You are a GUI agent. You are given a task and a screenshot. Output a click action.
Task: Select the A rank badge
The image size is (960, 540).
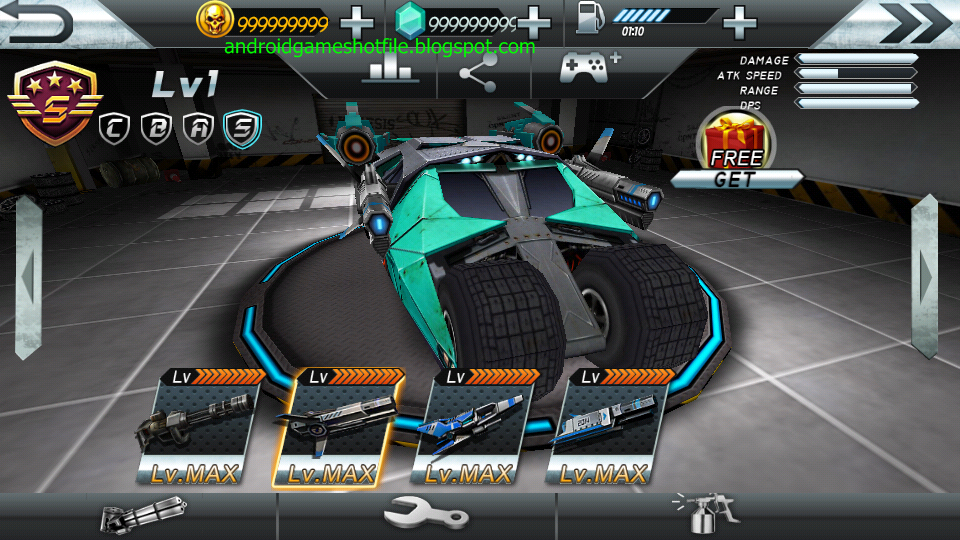(199, 126)
